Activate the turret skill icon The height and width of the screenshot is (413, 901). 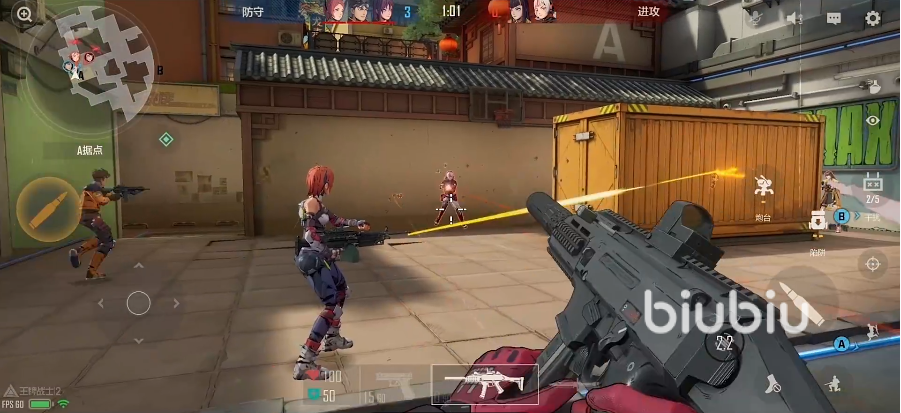[x=763, y=190]
